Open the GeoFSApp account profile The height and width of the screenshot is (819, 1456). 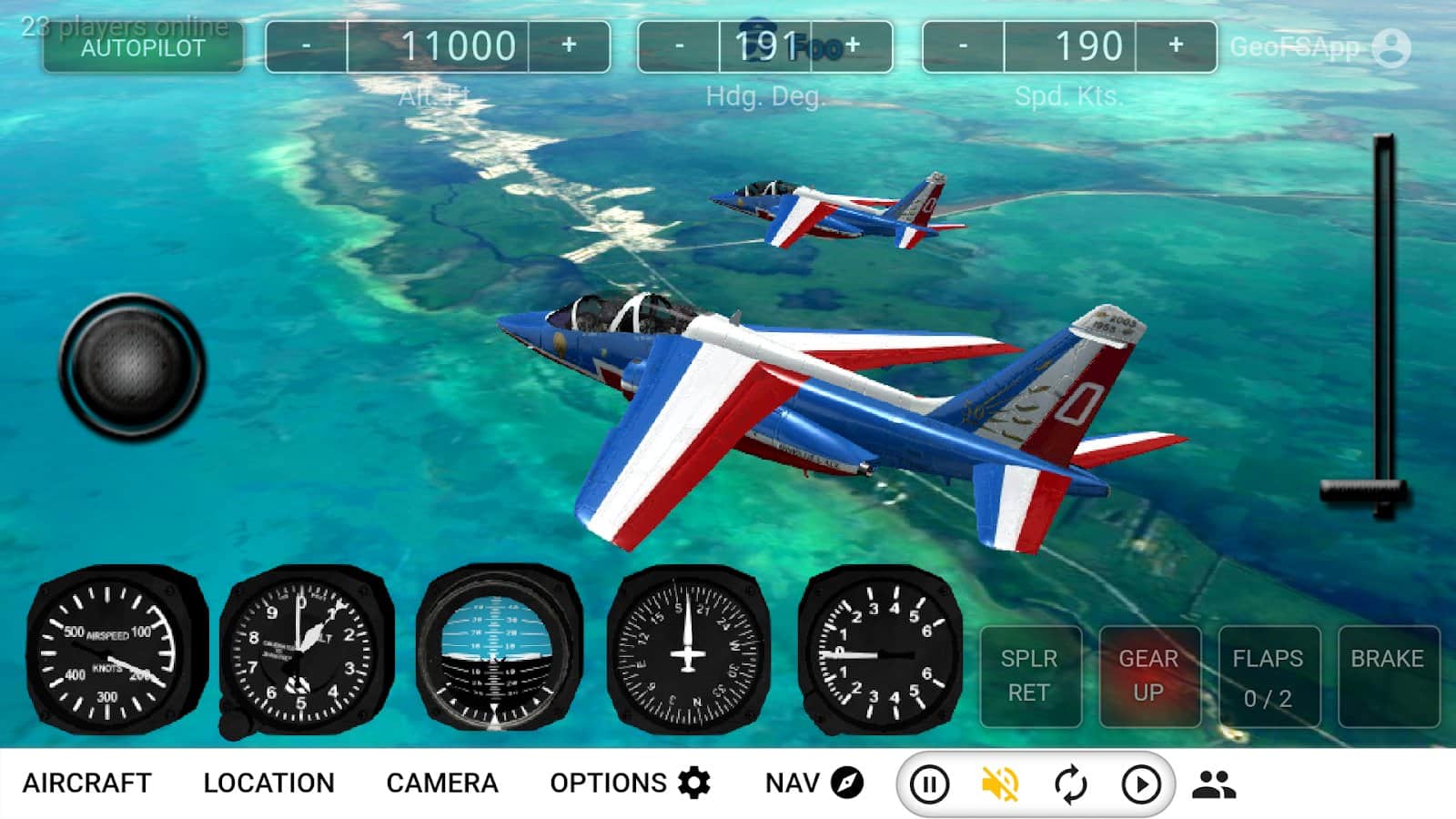(x=1390, y=47)
